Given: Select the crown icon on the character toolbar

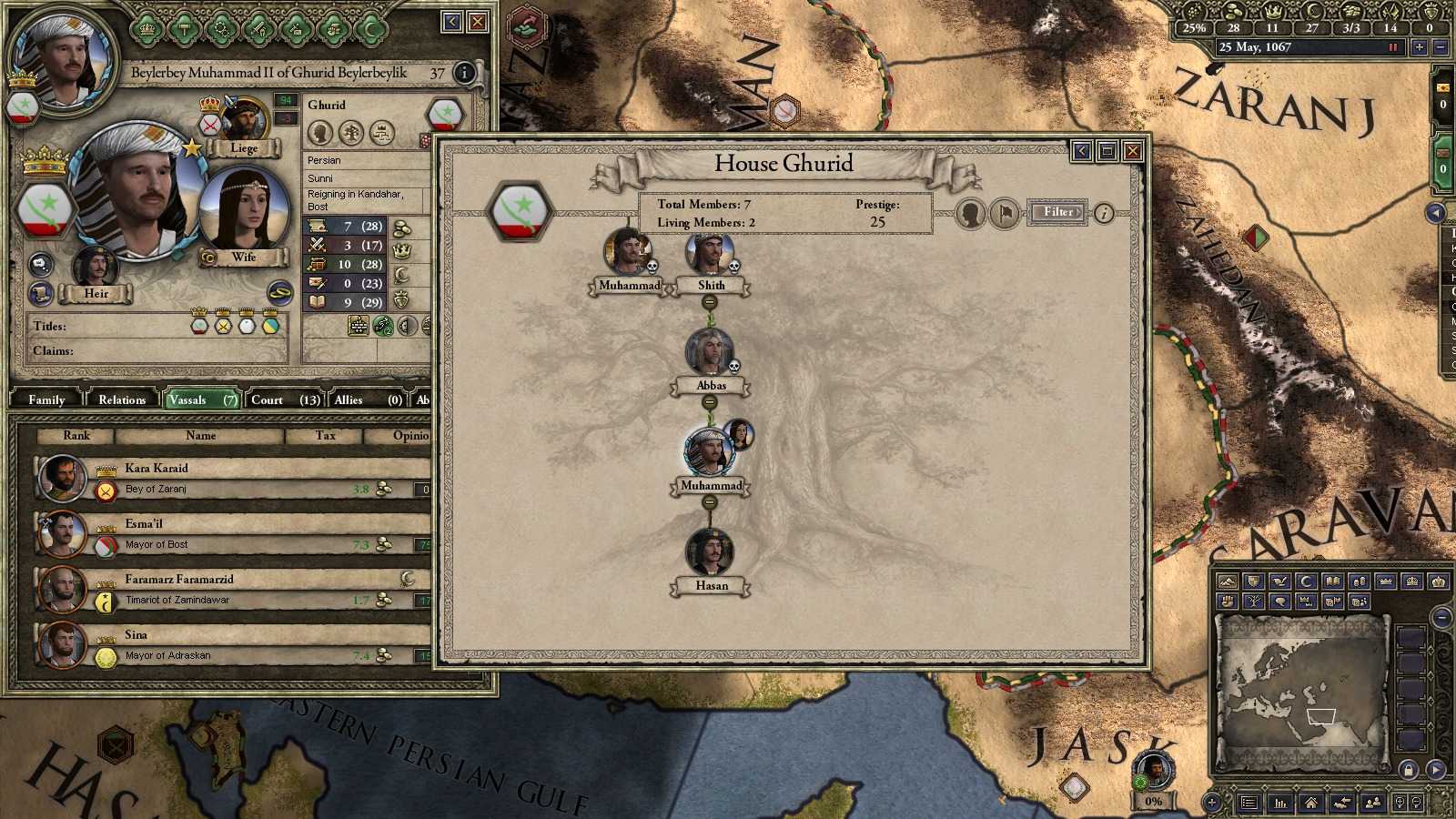Looking at the screenshot, I should click(147, 28).
